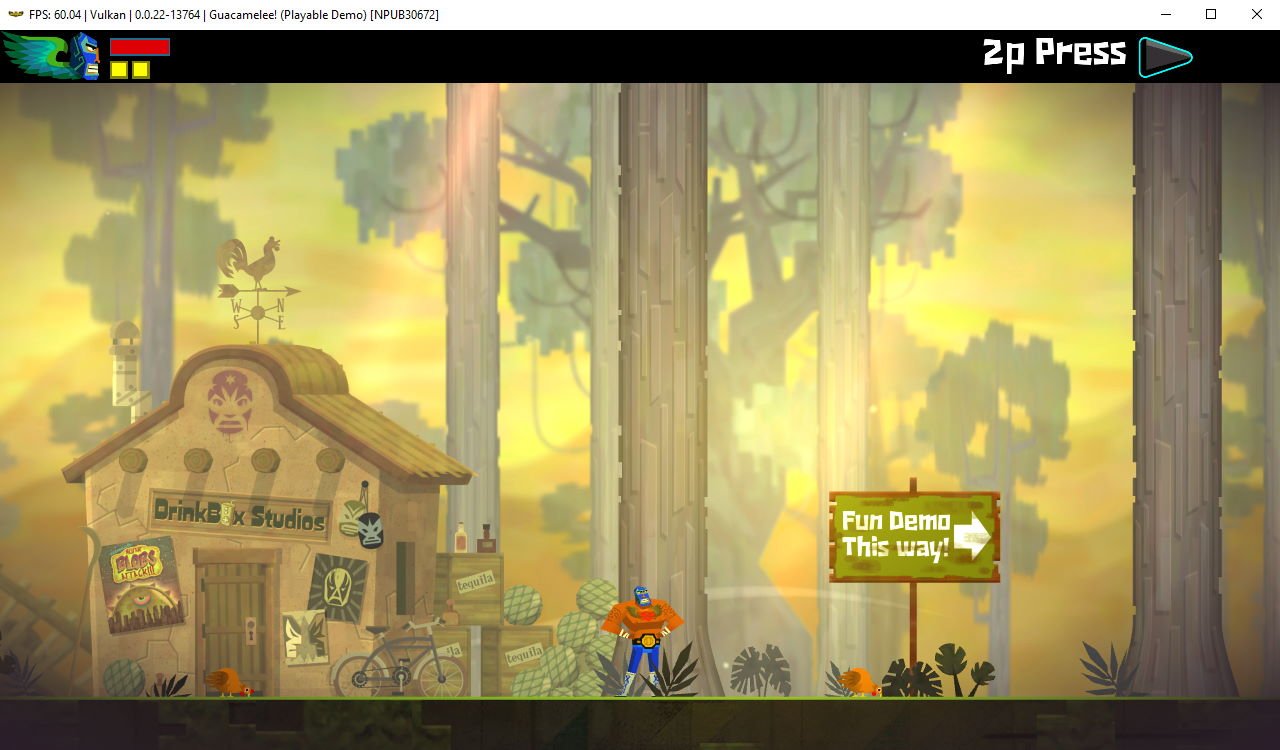
Task: Click the RPCS3 gamepad logo in the title bar
Action: pos(14,14)
